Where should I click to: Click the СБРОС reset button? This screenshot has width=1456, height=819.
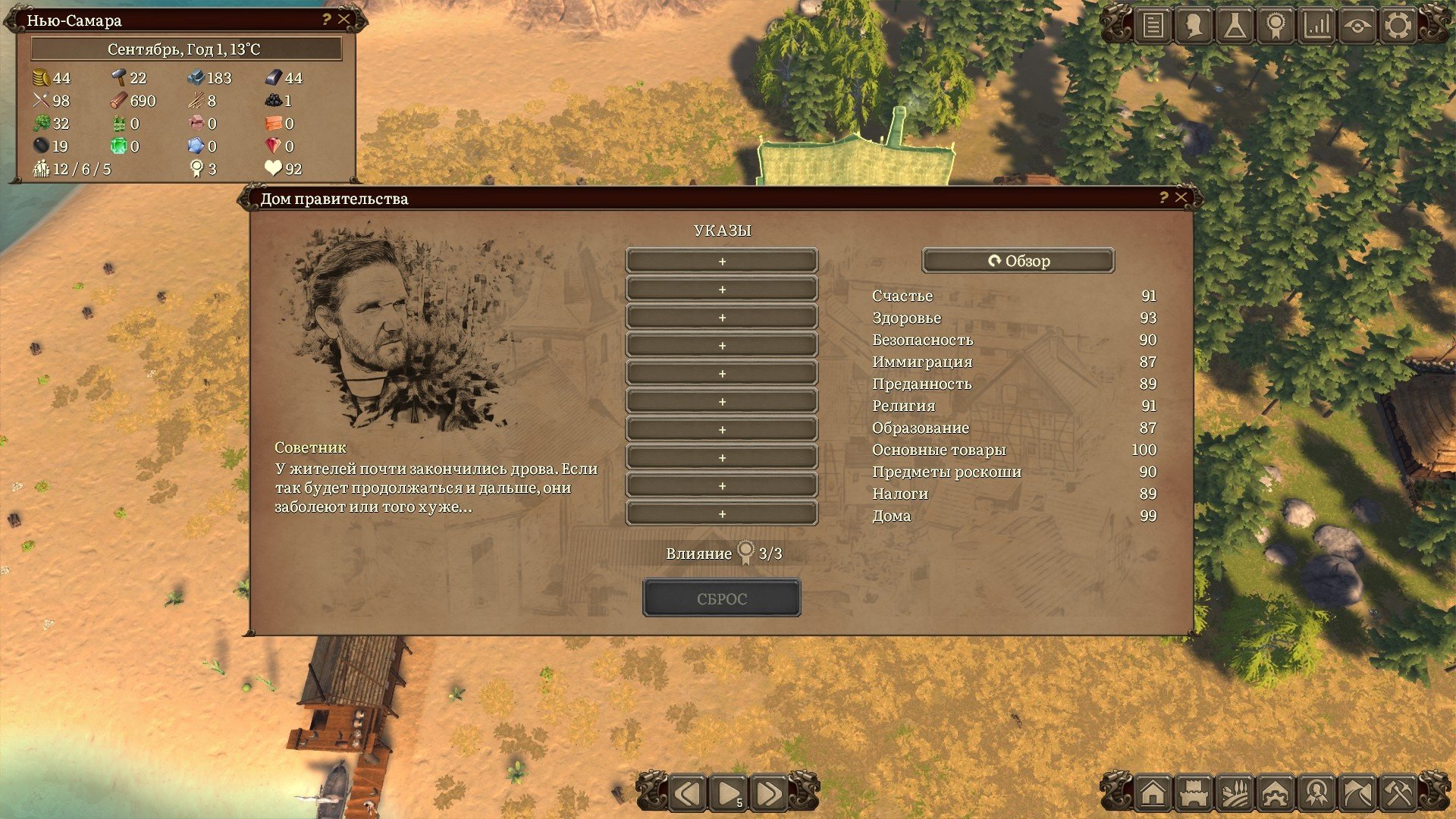pos(721,598)
